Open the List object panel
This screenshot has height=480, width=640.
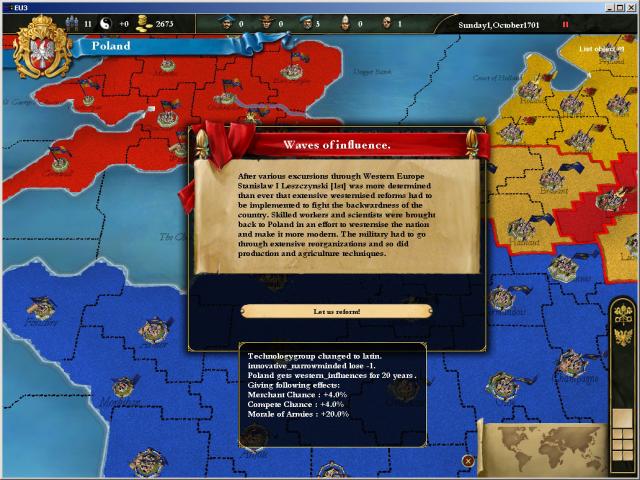601,47
